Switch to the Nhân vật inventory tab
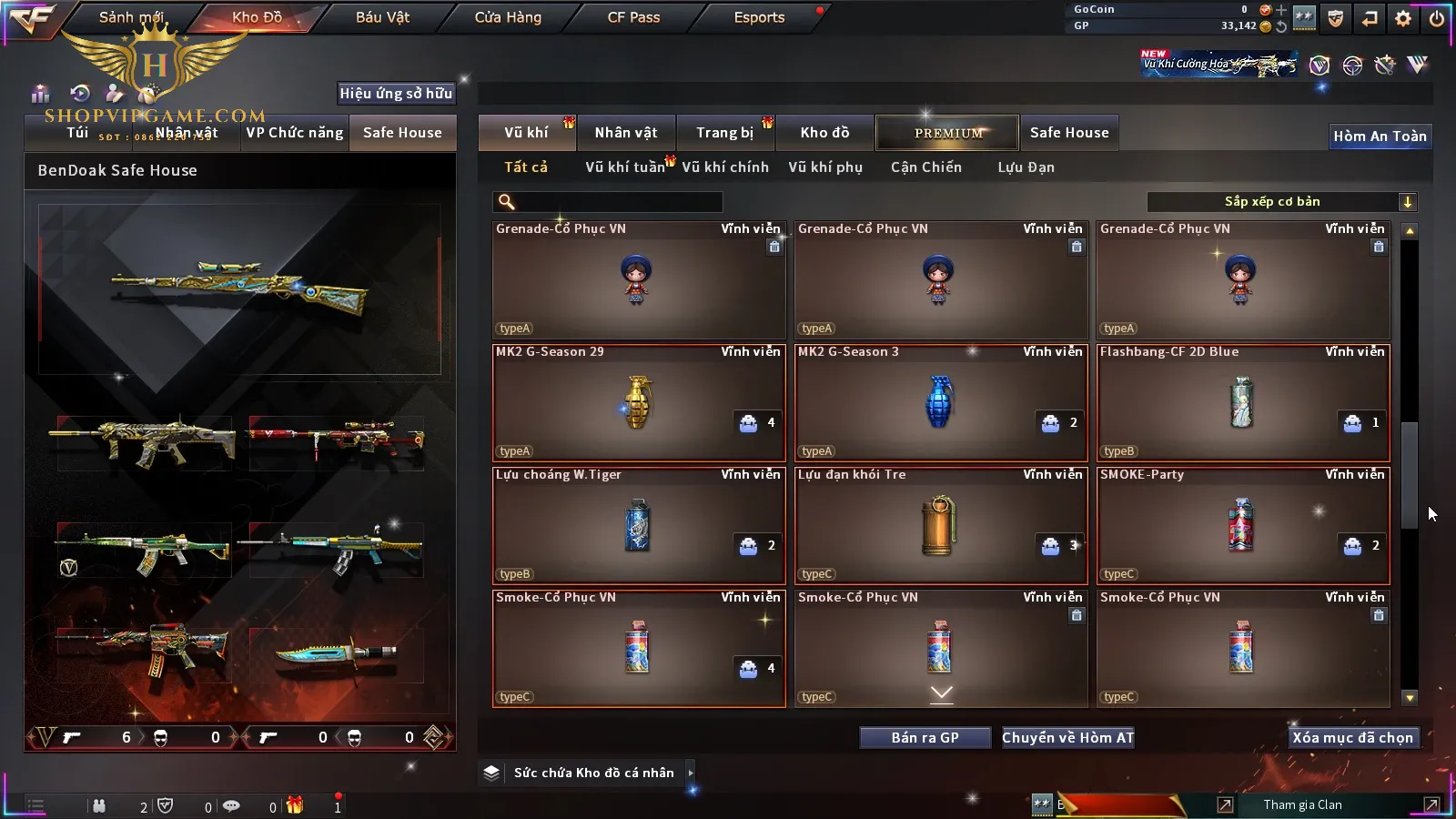The height and width of the screenshot is (819, 1456). pos(626,133)
